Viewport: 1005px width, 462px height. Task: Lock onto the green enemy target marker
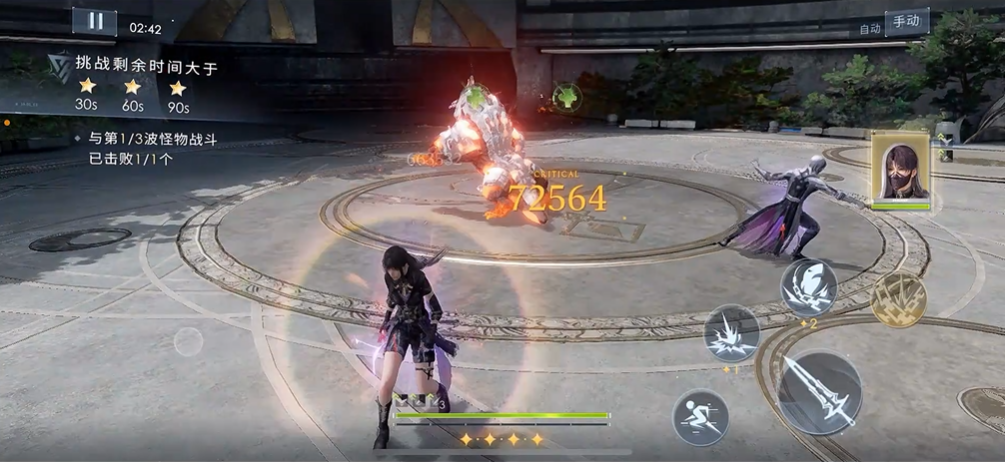click(567, 97)
